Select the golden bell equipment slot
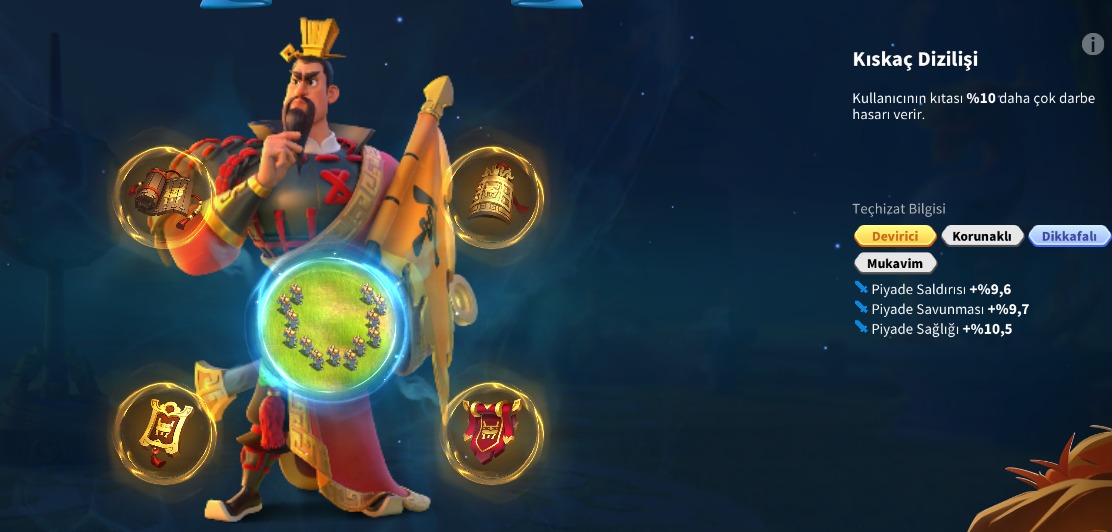The image size is (1112, 532). (x=493, y=192)
